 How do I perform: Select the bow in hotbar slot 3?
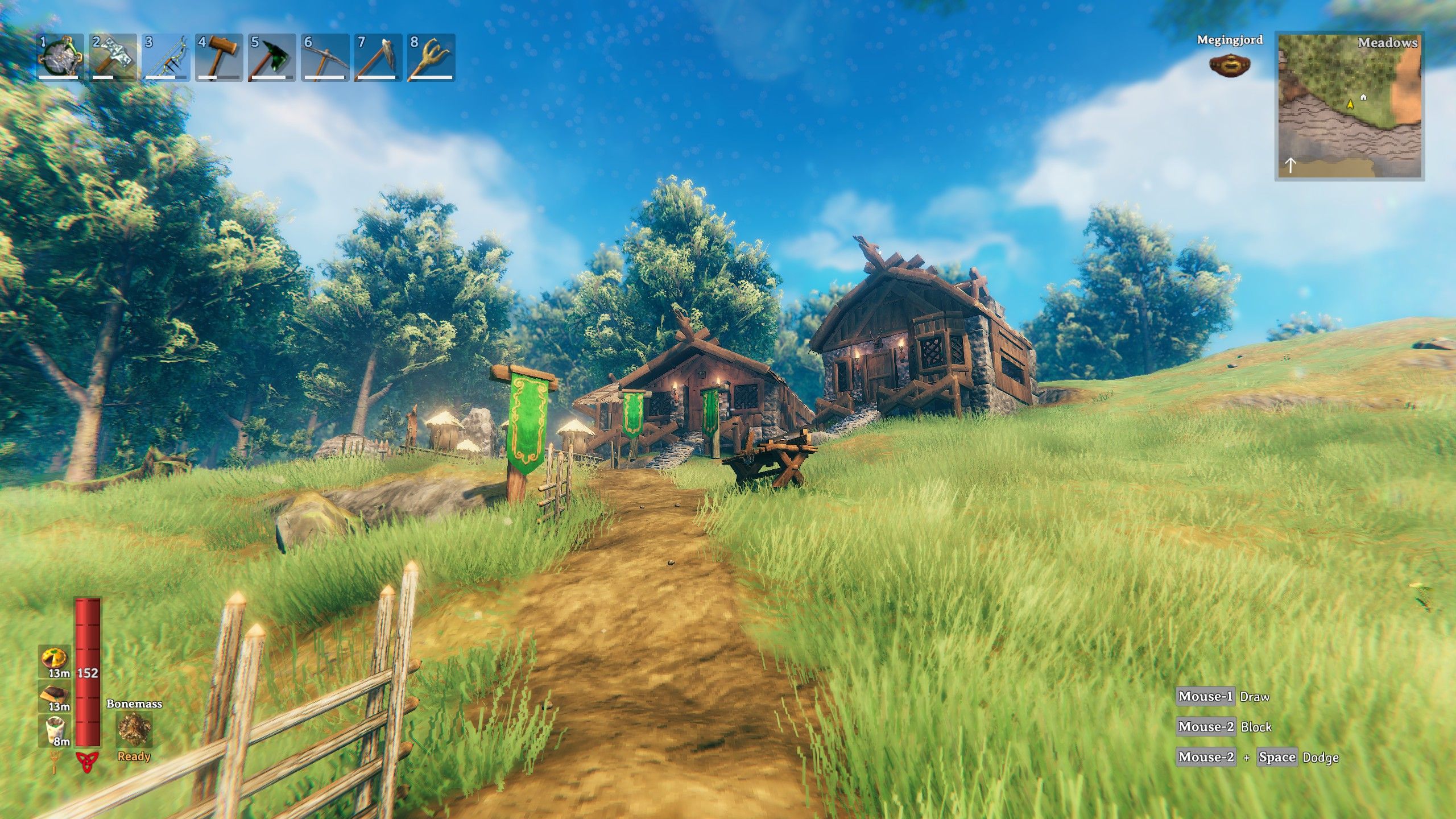[166, 57]
